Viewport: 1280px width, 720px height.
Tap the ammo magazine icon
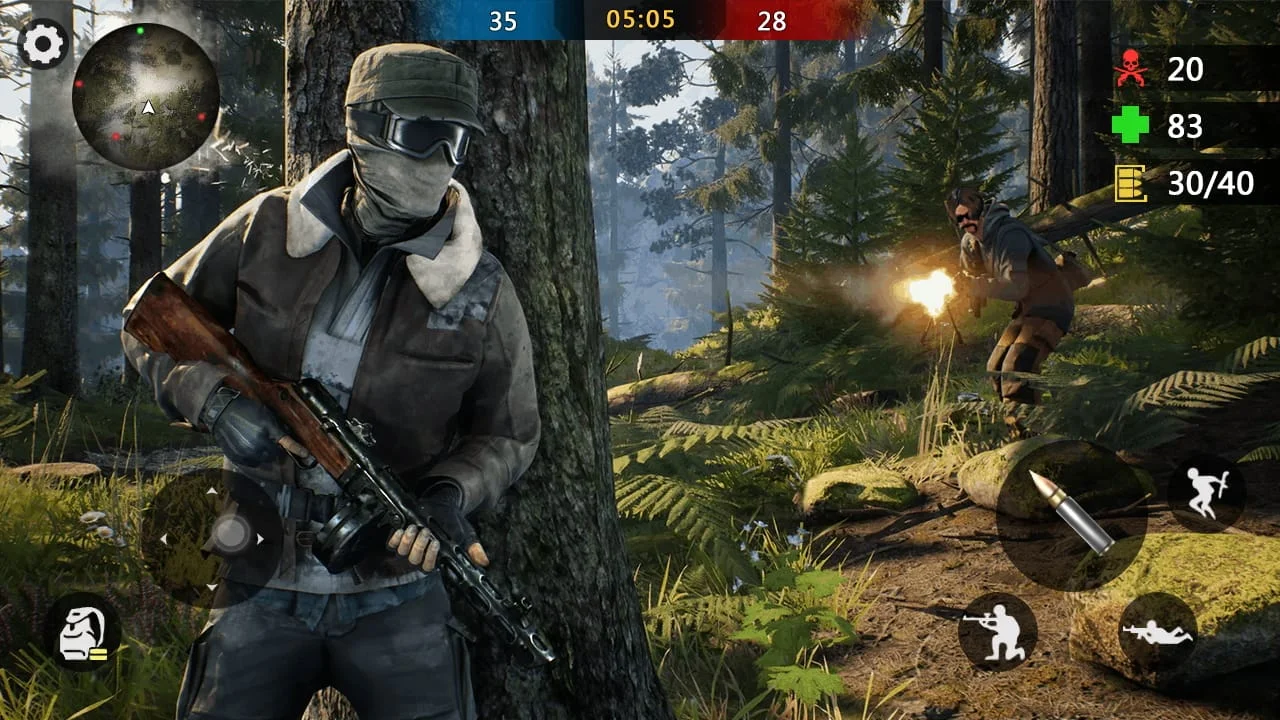pyautogui.click(x=1130, y=180)
